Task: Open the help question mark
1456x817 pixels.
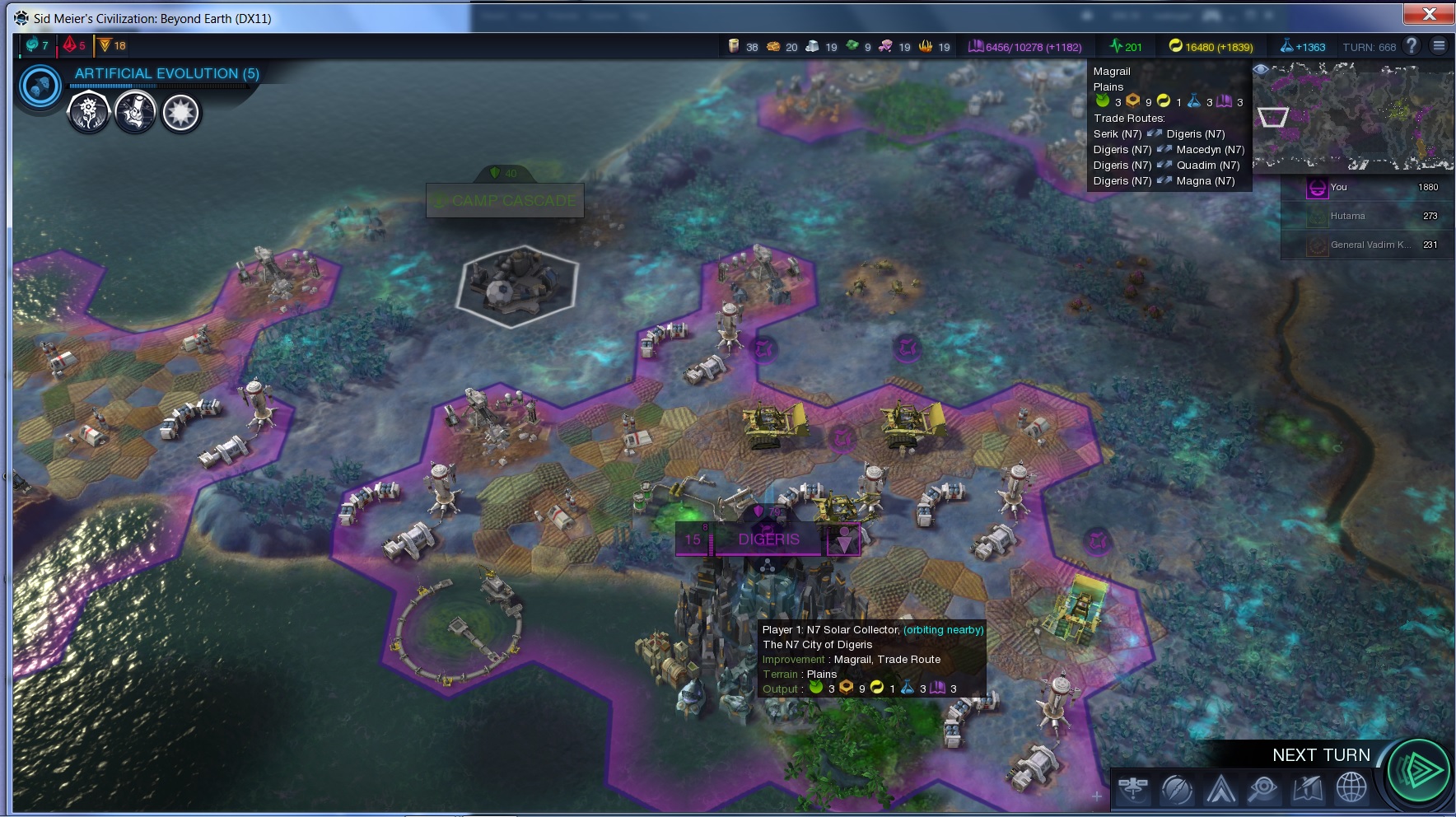Action: pos(1412,46)
